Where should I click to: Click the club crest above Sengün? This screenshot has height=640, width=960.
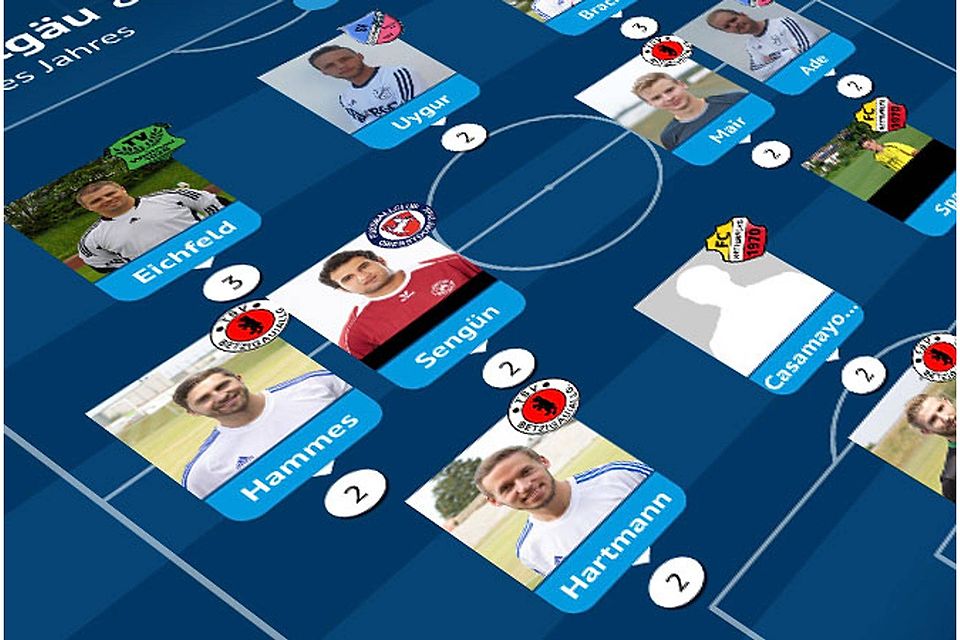400,225
